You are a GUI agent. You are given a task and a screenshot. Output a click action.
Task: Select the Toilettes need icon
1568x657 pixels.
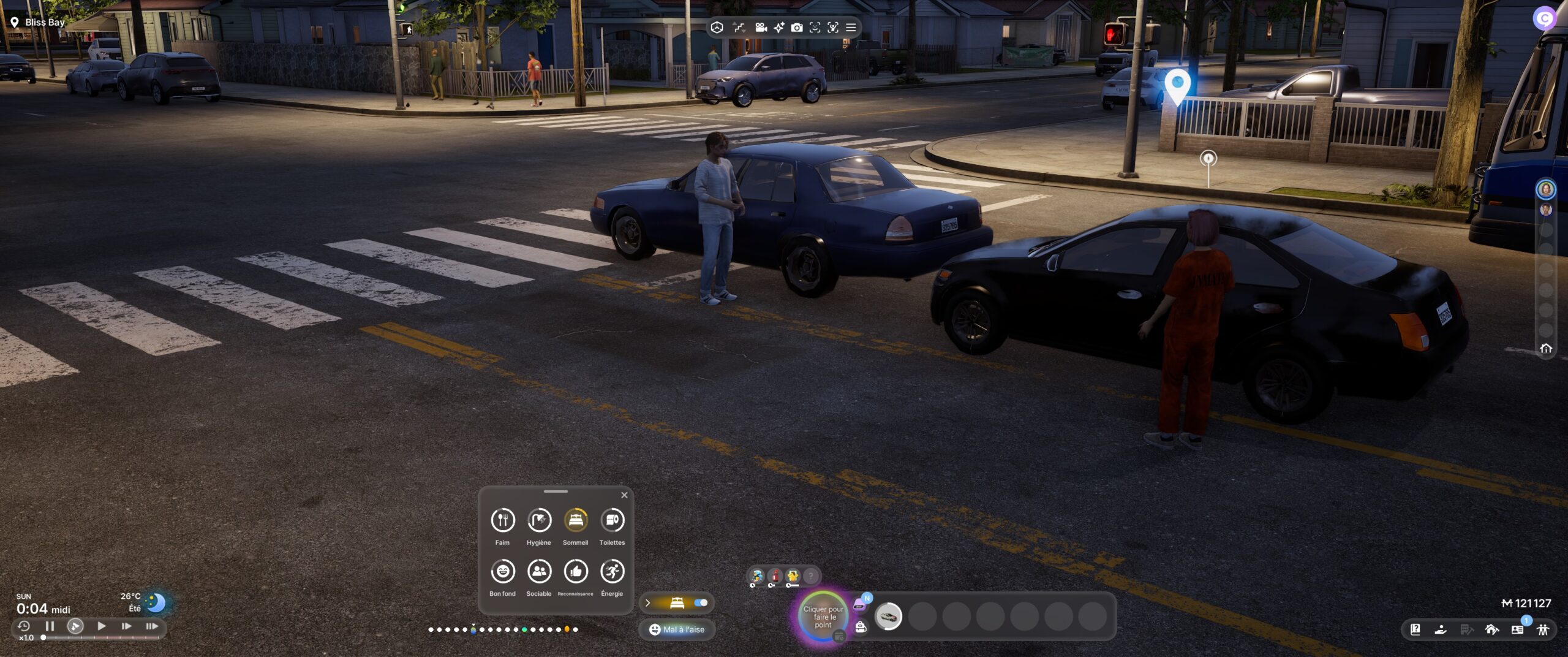coord(612,520)
